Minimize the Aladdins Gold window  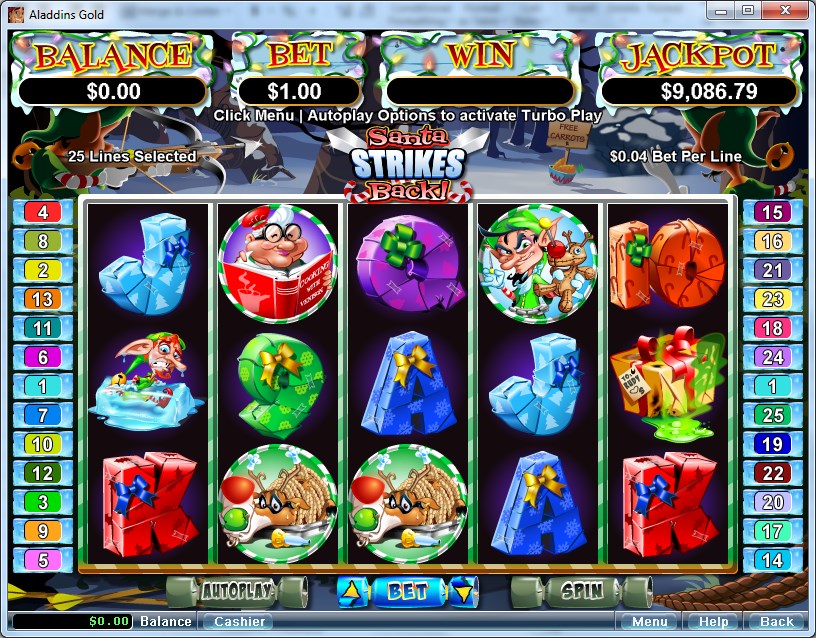tap(722, 10)
